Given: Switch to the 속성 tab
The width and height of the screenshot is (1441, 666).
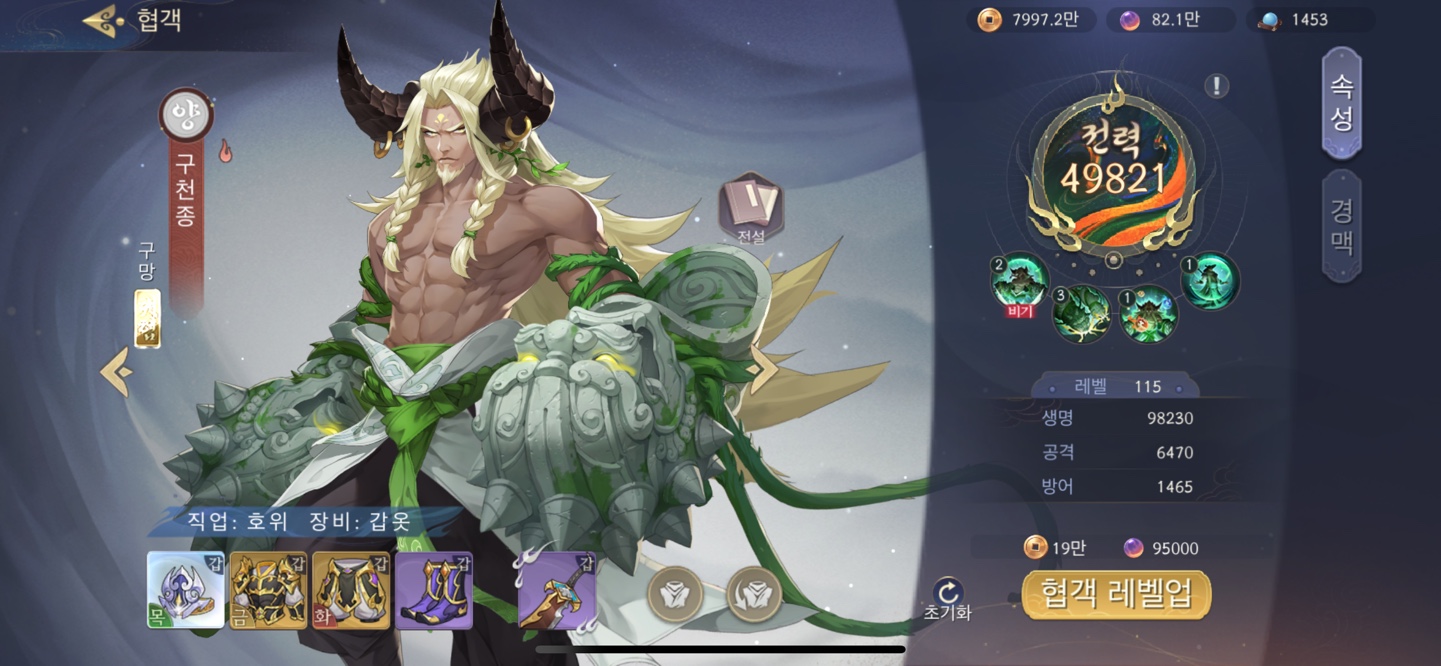Looking at the screenshot, I should click(x=1342, y=103).
